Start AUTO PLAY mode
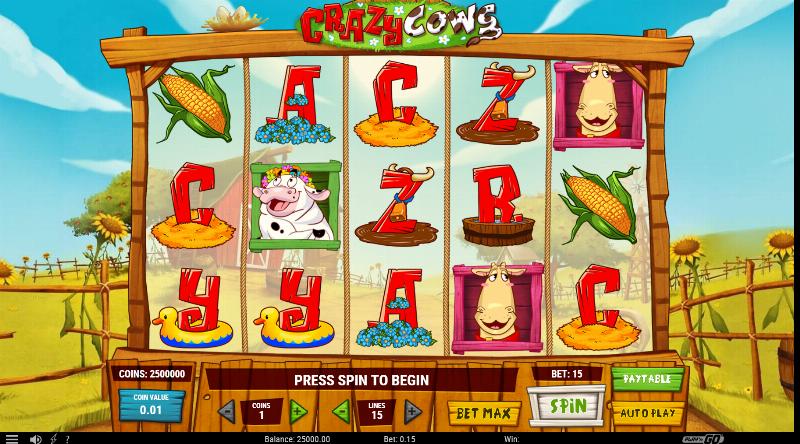This screenshot has height=444, width=800. point(647,411)
